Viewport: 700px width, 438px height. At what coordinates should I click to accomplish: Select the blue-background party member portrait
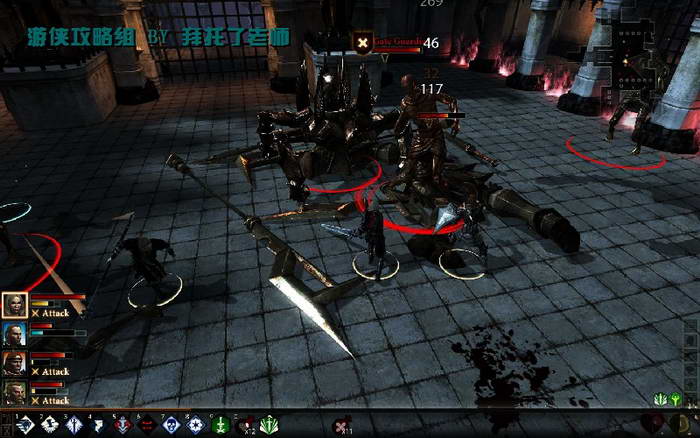(x=14, y=334)
